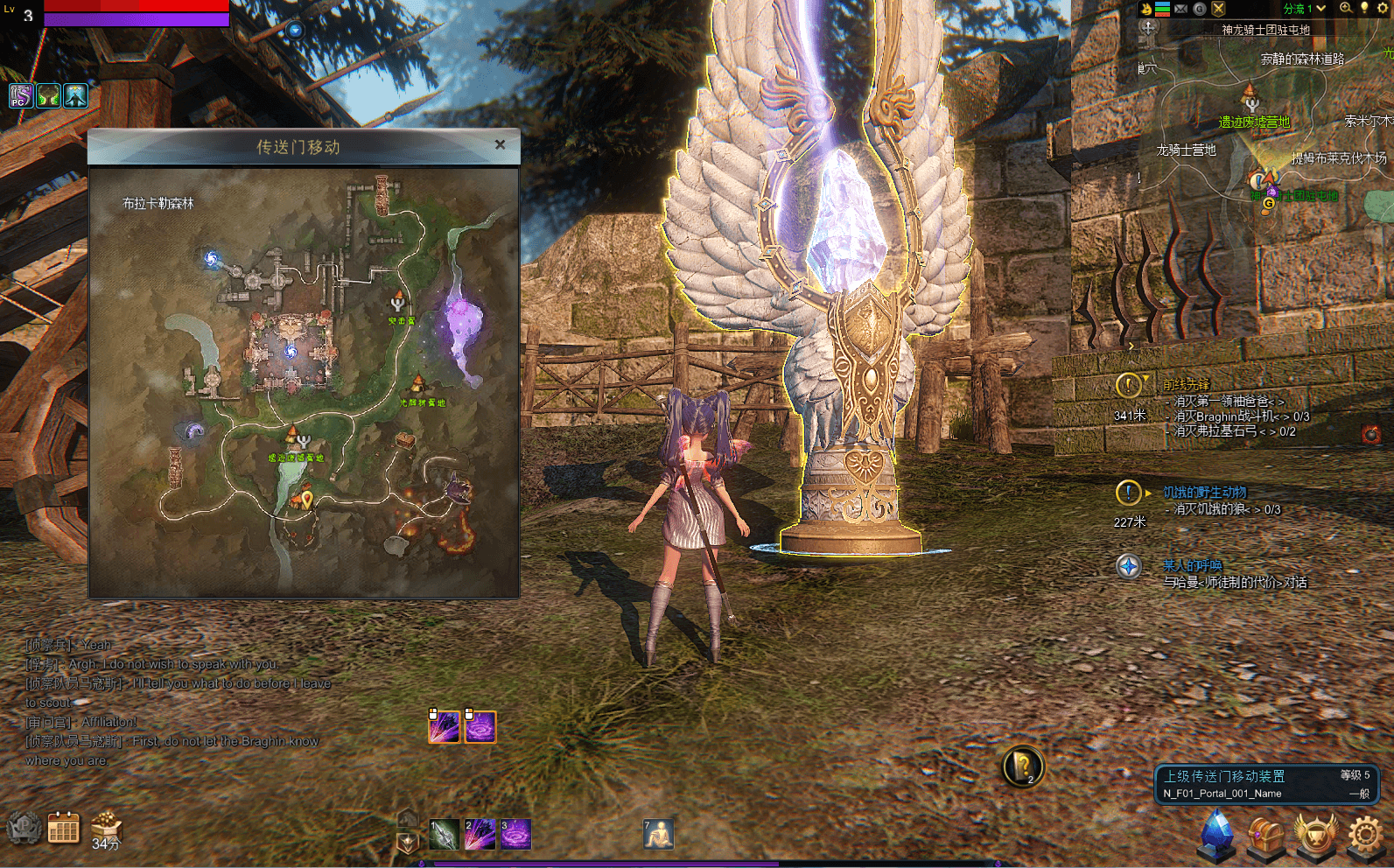Open the blue crystal shop icon
The image size is (1394, 868).
[1216, 832]
